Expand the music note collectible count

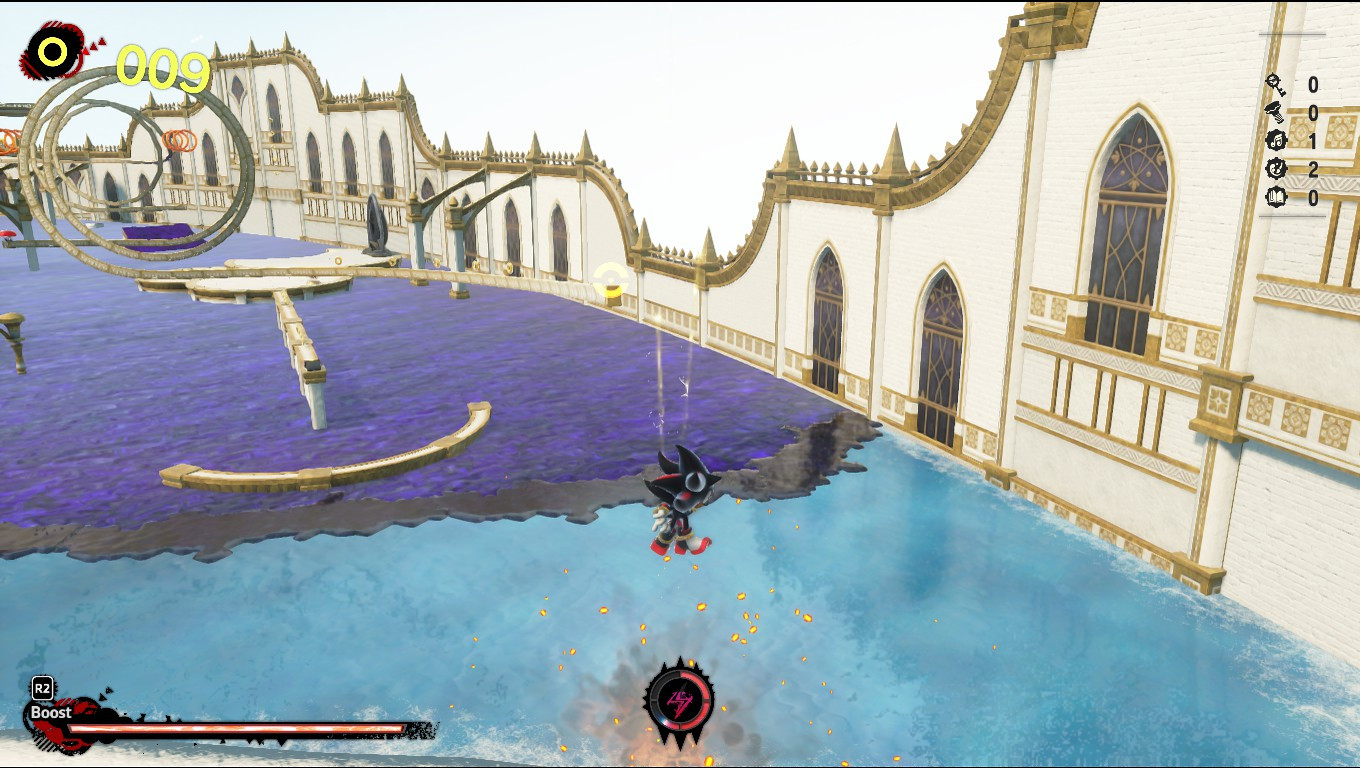1313,140
